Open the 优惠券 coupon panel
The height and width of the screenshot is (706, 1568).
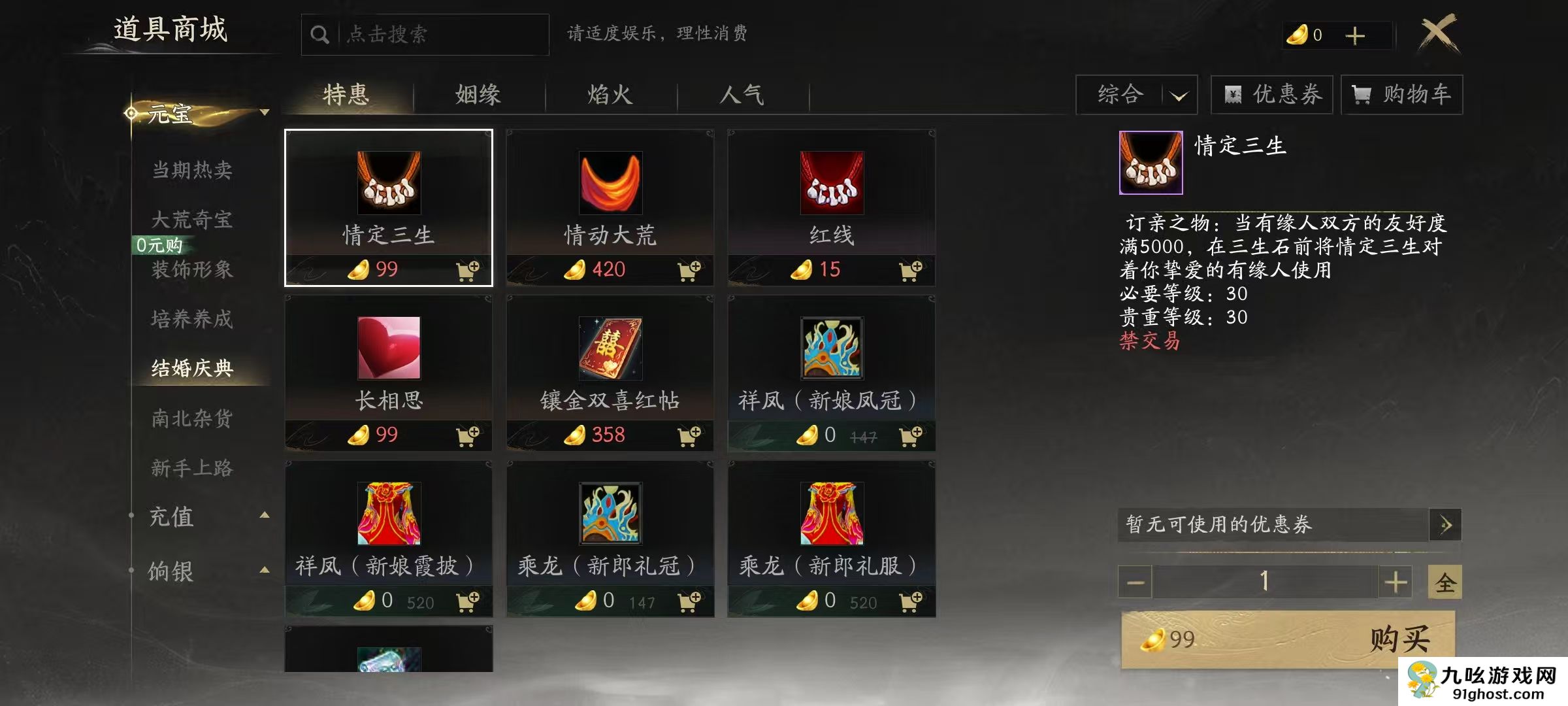click(1272, 94)
